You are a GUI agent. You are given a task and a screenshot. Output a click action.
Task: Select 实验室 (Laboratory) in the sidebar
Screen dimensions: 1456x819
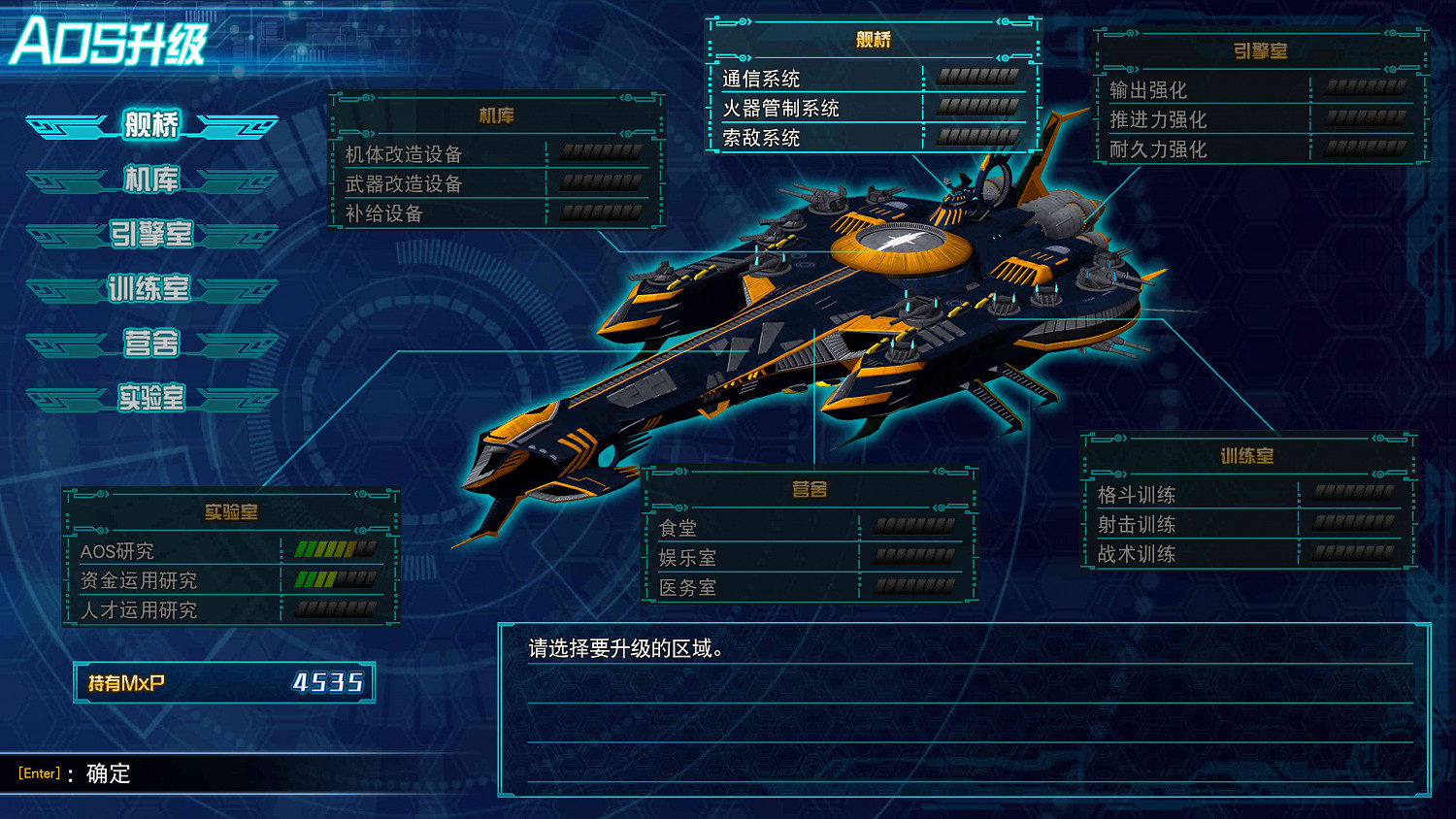pyautogui.click(x=150, y=398)
